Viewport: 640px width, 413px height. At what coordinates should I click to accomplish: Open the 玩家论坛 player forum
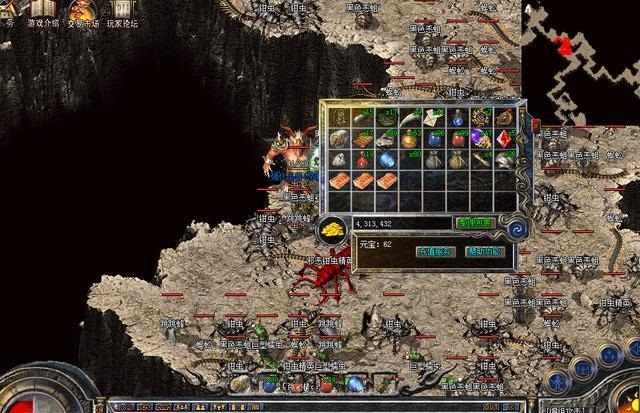click(120, 14)
